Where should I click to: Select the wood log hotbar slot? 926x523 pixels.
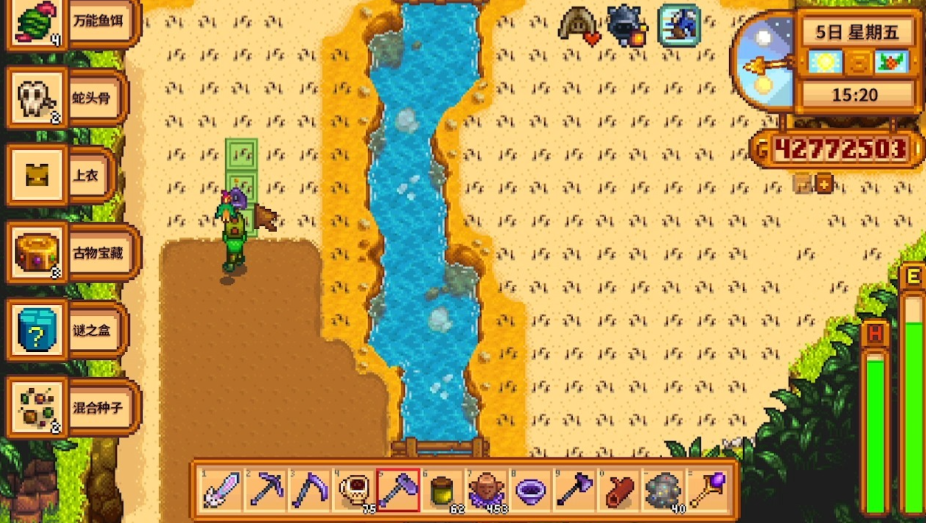617,490
